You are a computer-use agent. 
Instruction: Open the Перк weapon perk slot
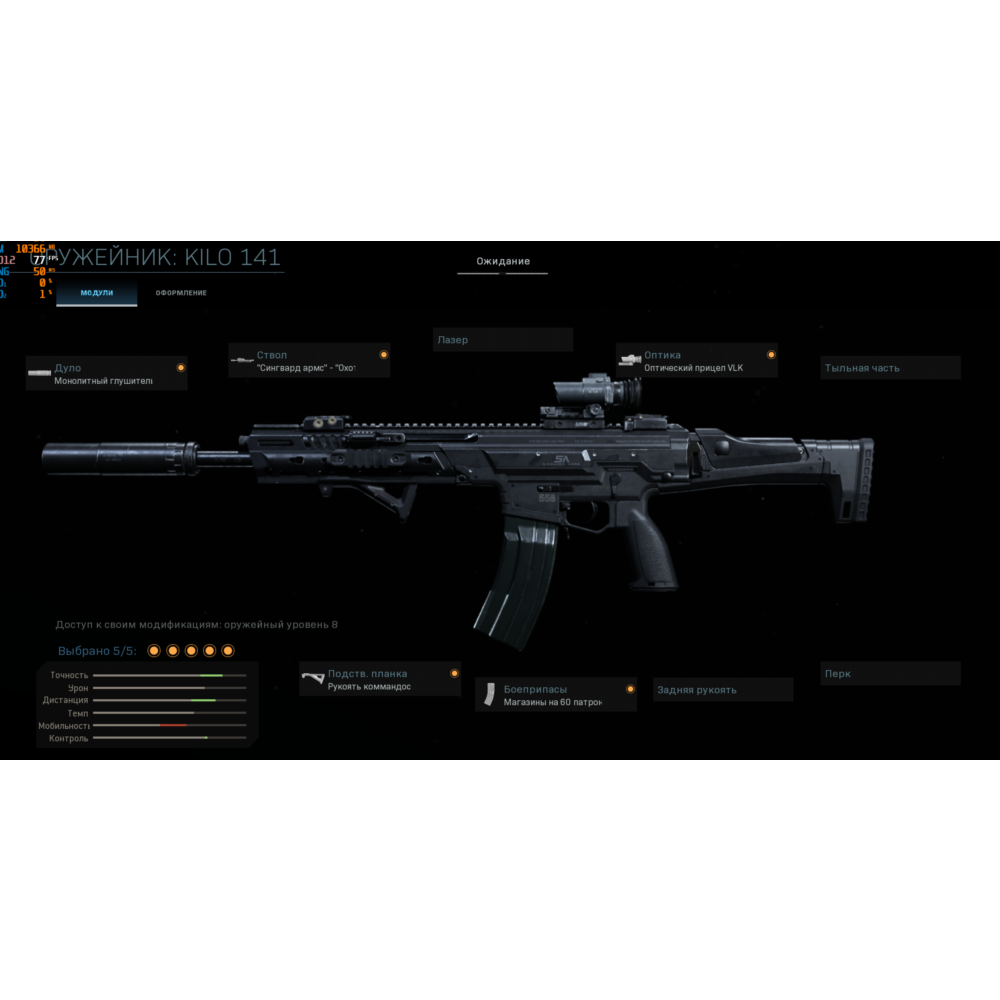(x=890, y=674)
